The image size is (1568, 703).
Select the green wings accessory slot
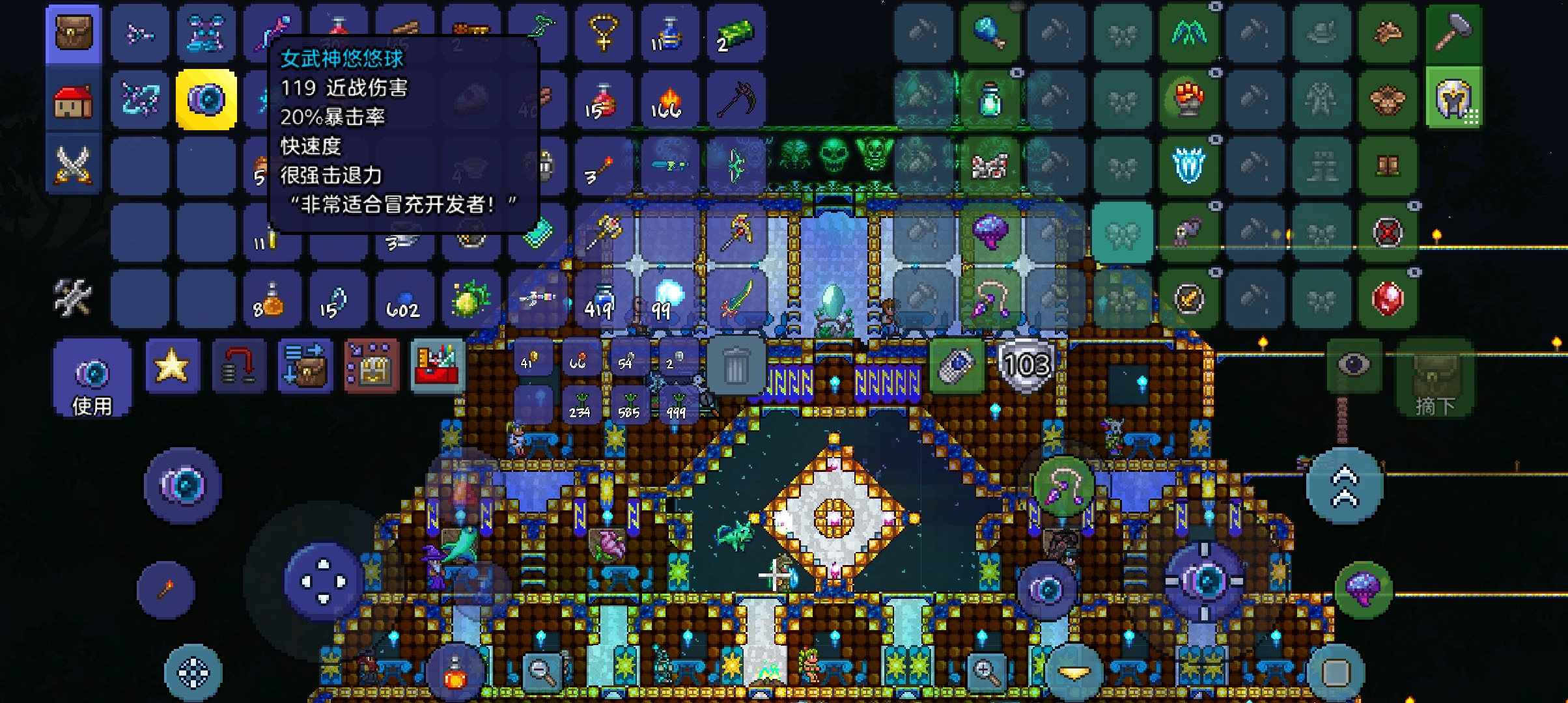pos(1189,33)
